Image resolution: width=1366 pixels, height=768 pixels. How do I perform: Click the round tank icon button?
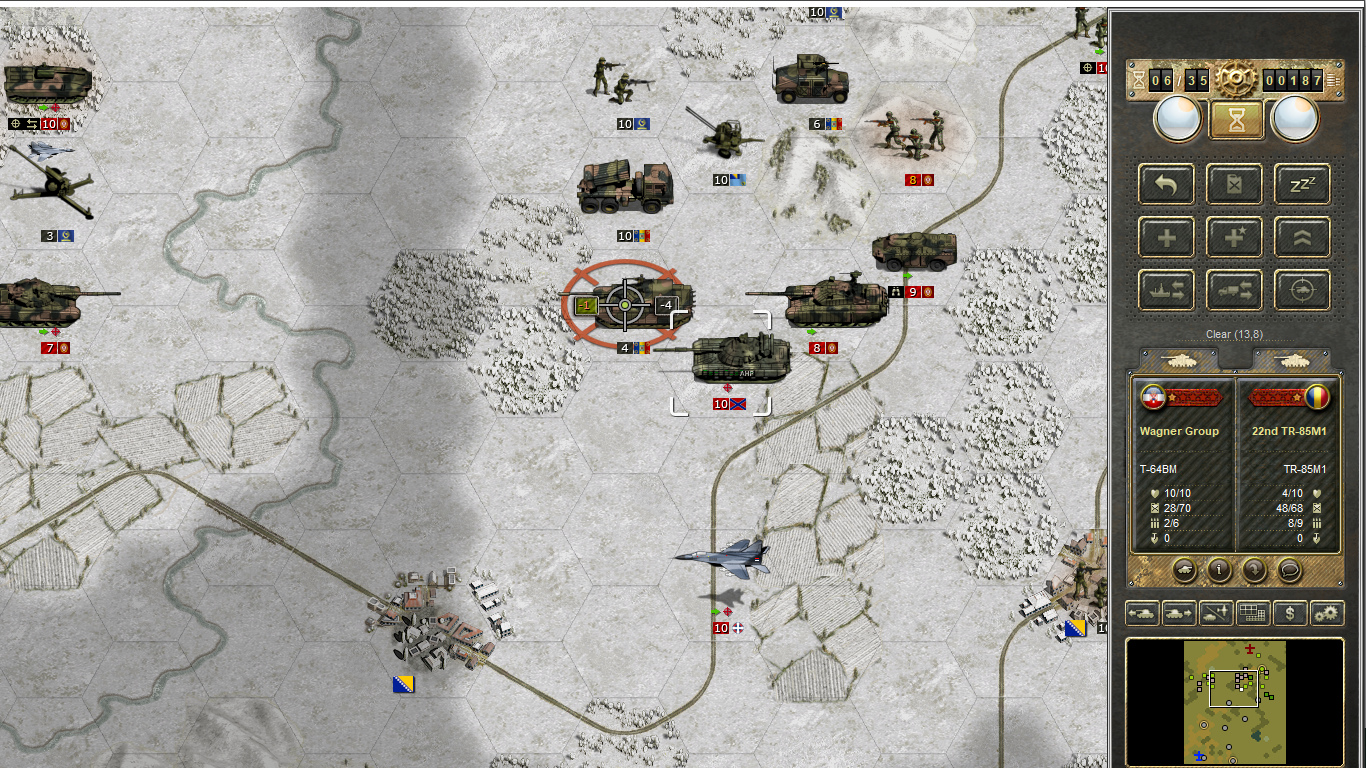pyautogui.click(x=1184, y=570)
